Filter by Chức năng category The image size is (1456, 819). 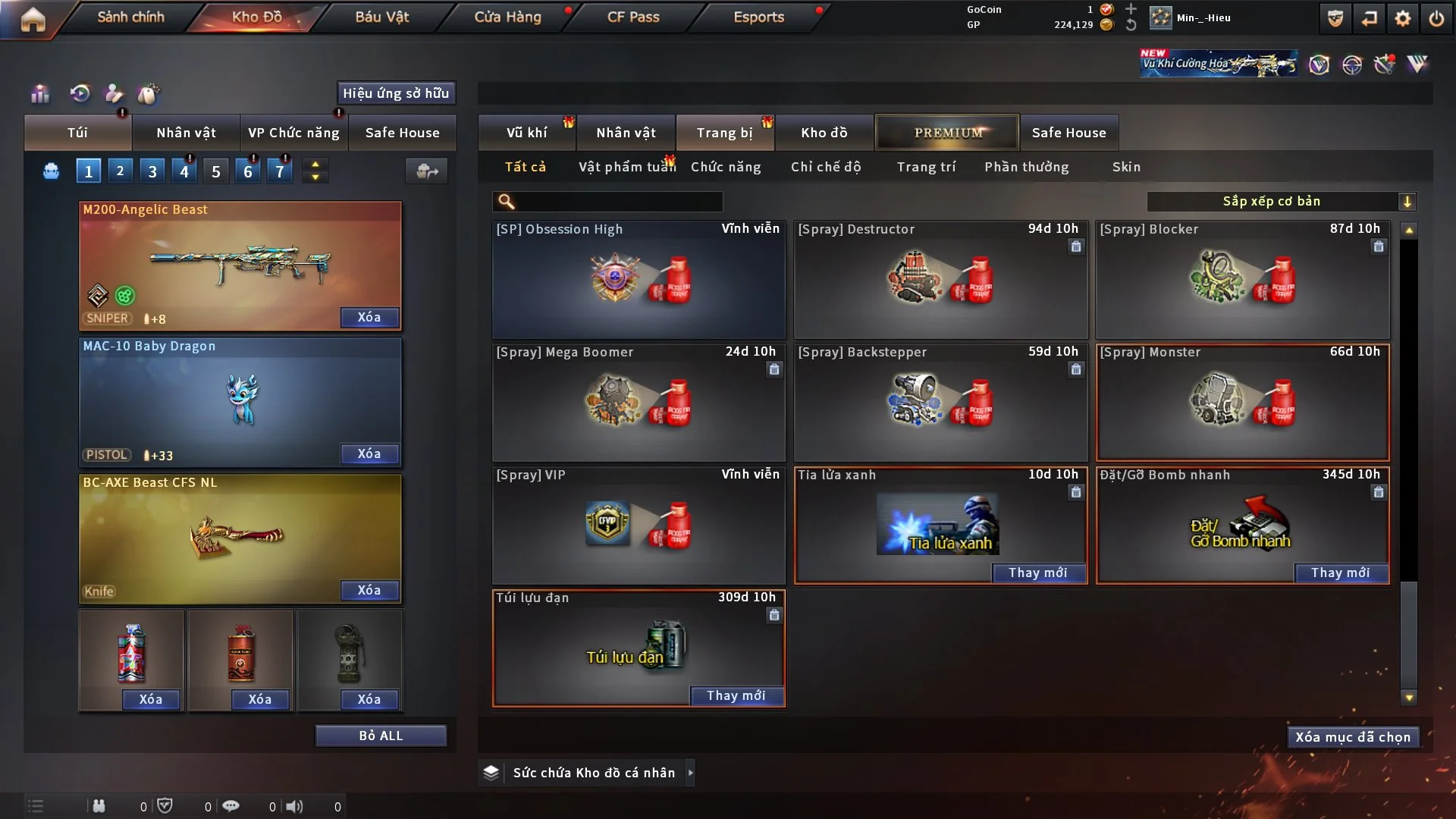coord(726,167)
